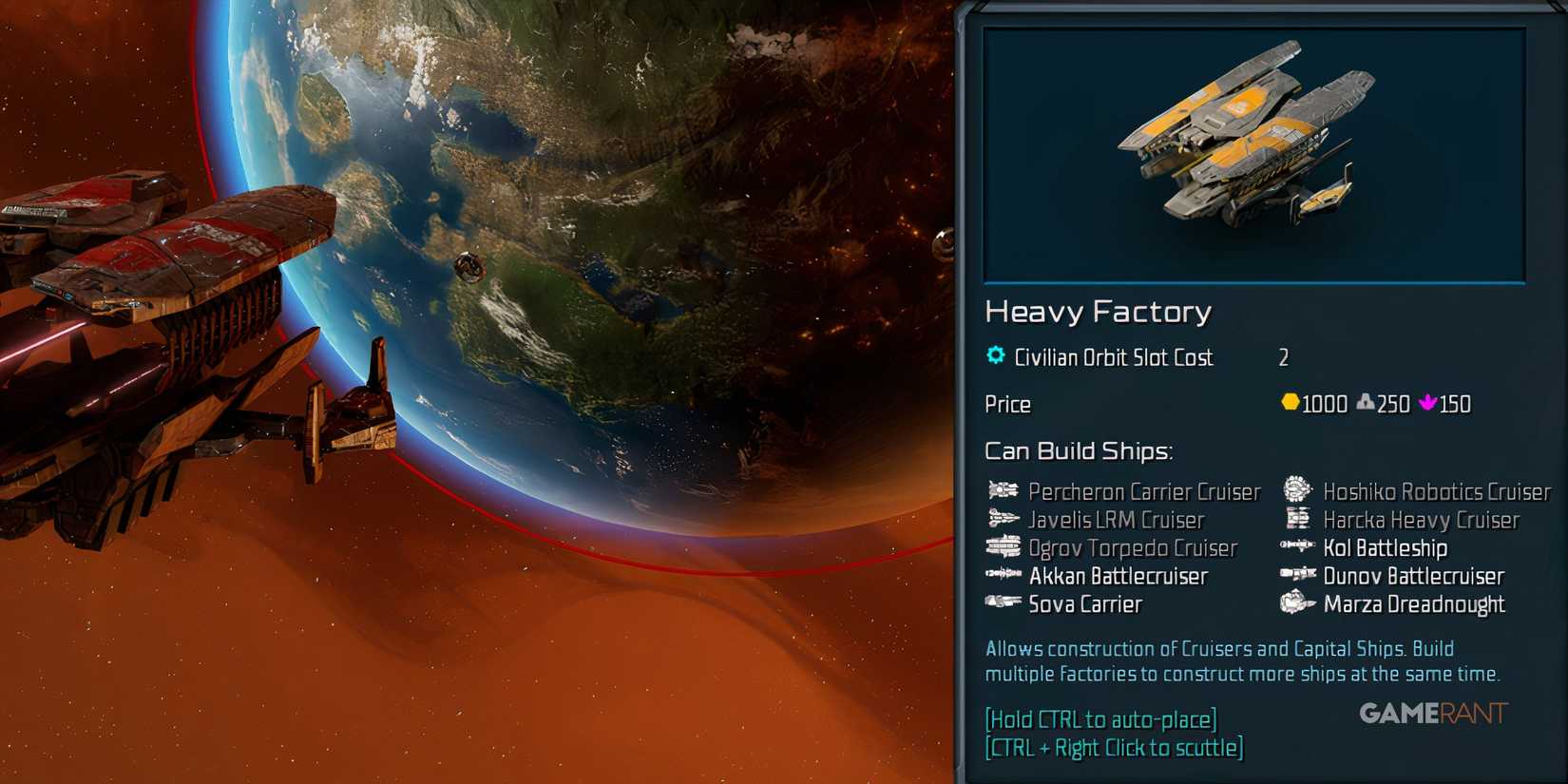The image size is (1568, 784).
Task: Click the CTRL + Right Click to scuttle text
Action: coord(1115,748)
